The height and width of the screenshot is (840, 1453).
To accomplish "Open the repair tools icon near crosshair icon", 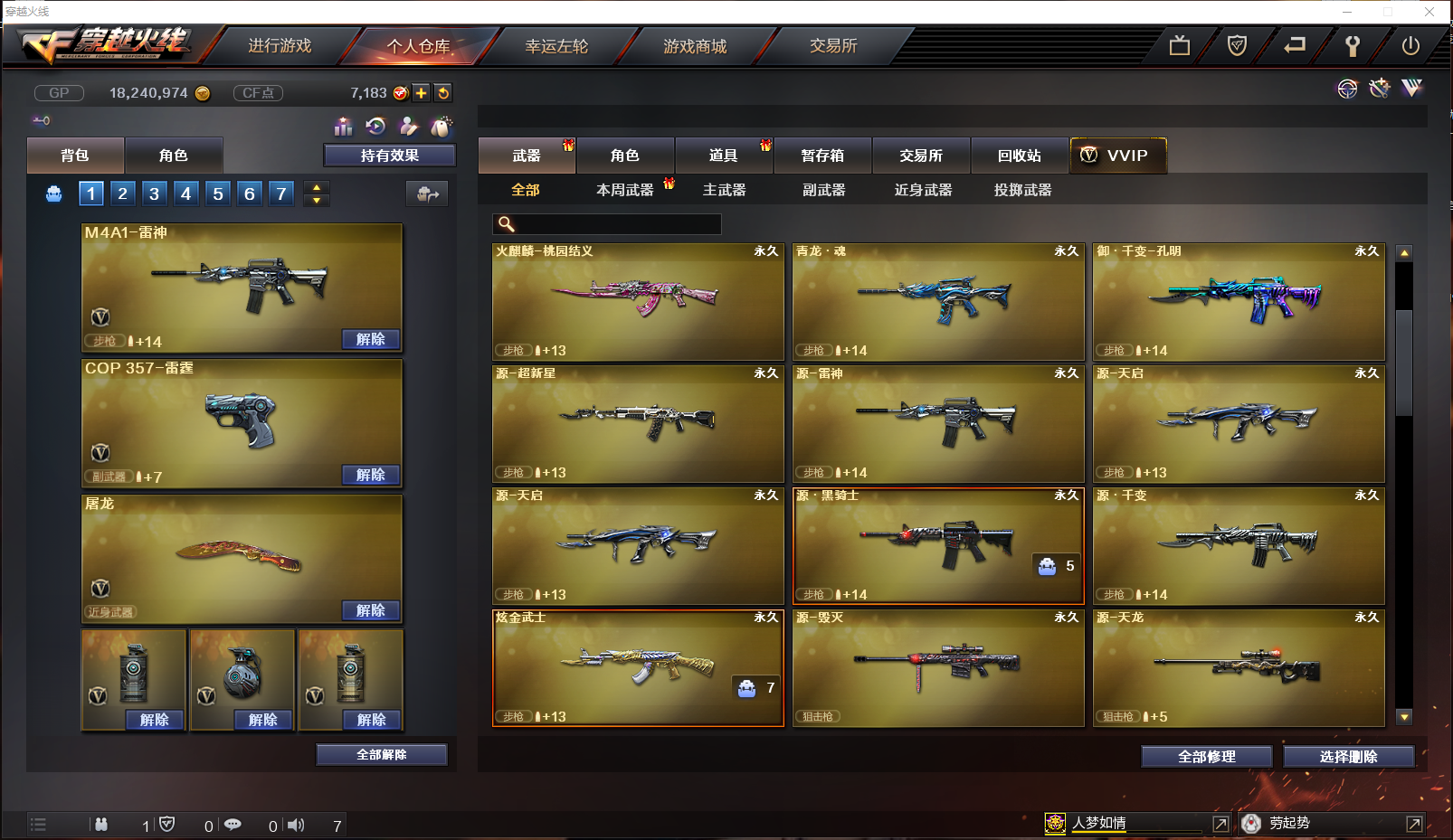I will pos(1379,89).
